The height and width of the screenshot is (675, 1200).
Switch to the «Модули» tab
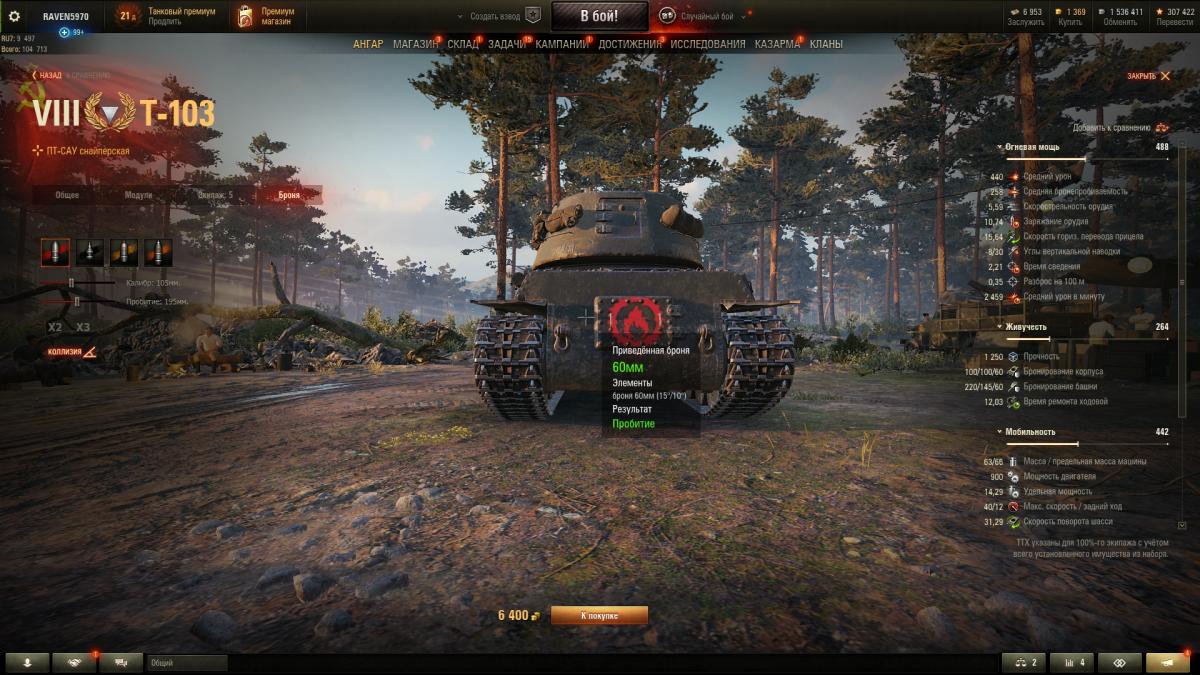click(x=139, y=195)
